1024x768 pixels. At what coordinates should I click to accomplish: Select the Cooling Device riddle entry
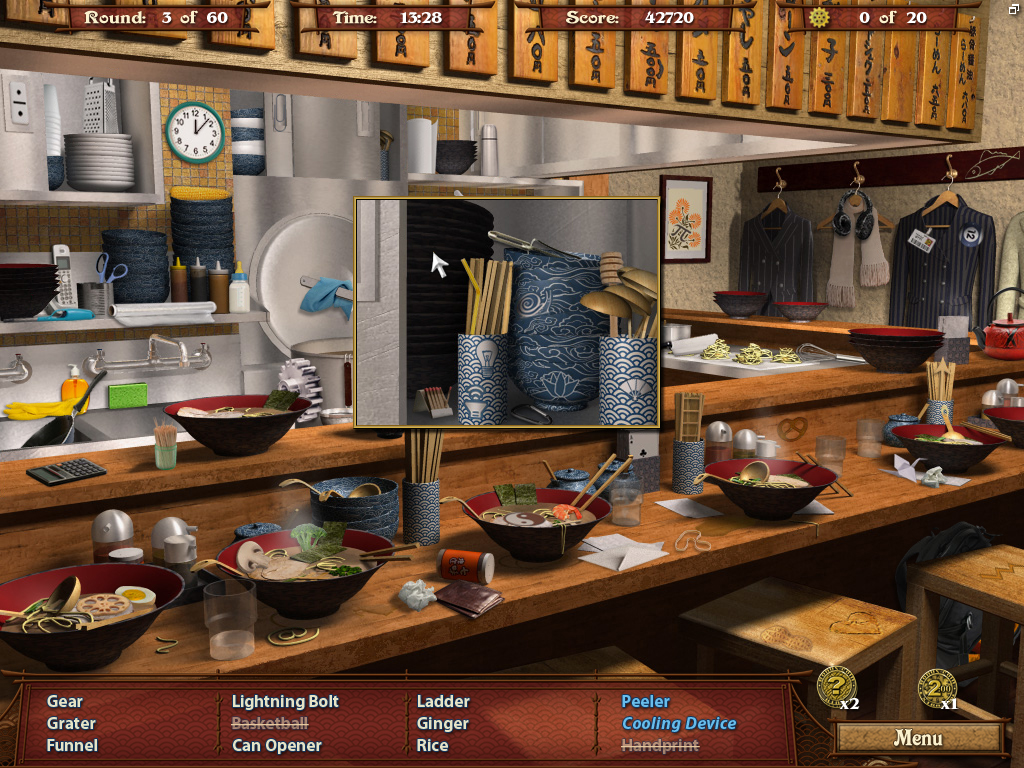coord(679,723)
